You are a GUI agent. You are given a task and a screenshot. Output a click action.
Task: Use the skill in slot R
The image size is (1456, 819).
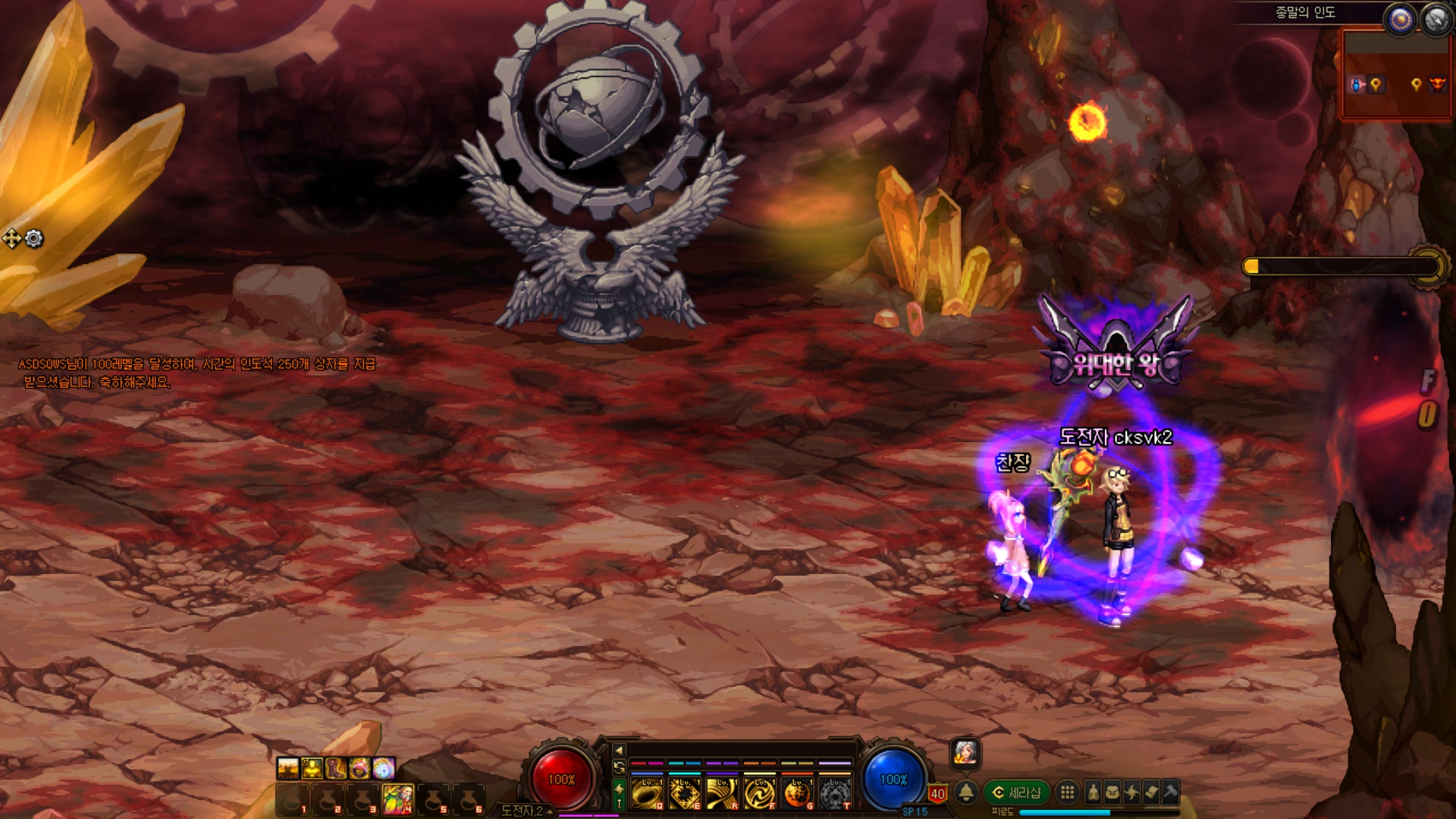point(721,793)
